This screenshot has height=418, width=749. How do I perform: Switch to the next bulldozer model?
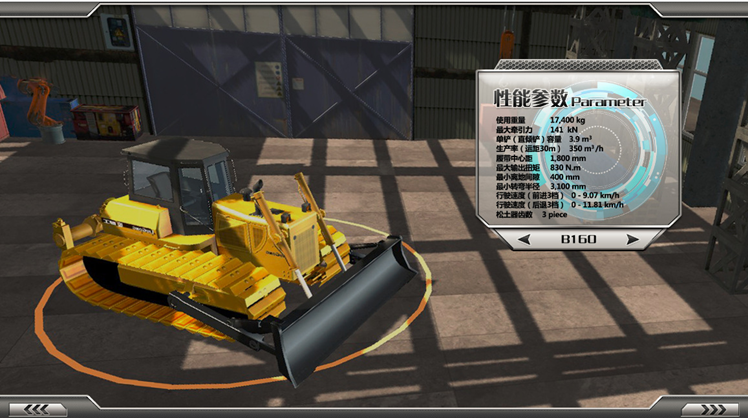click(x=631, y=240)
